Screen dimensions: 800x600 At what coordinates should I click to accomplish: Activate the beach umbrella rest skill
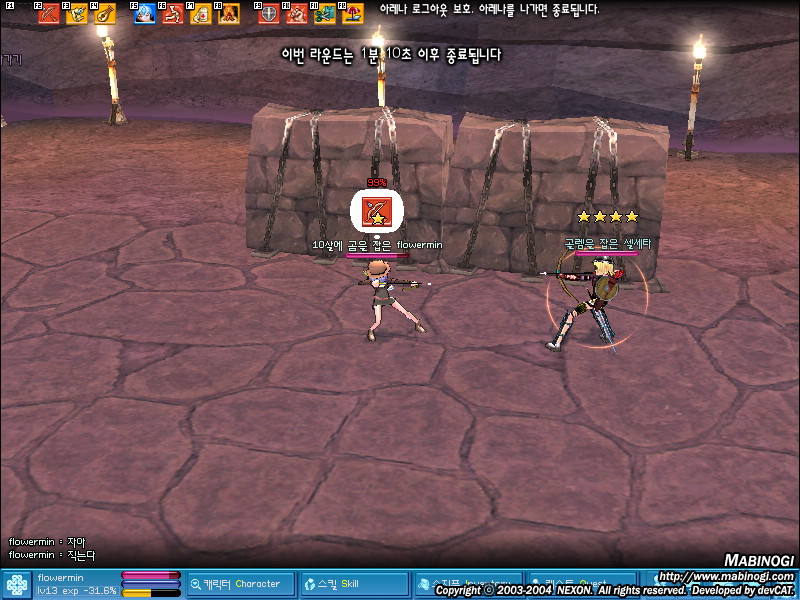click(352, 14)
